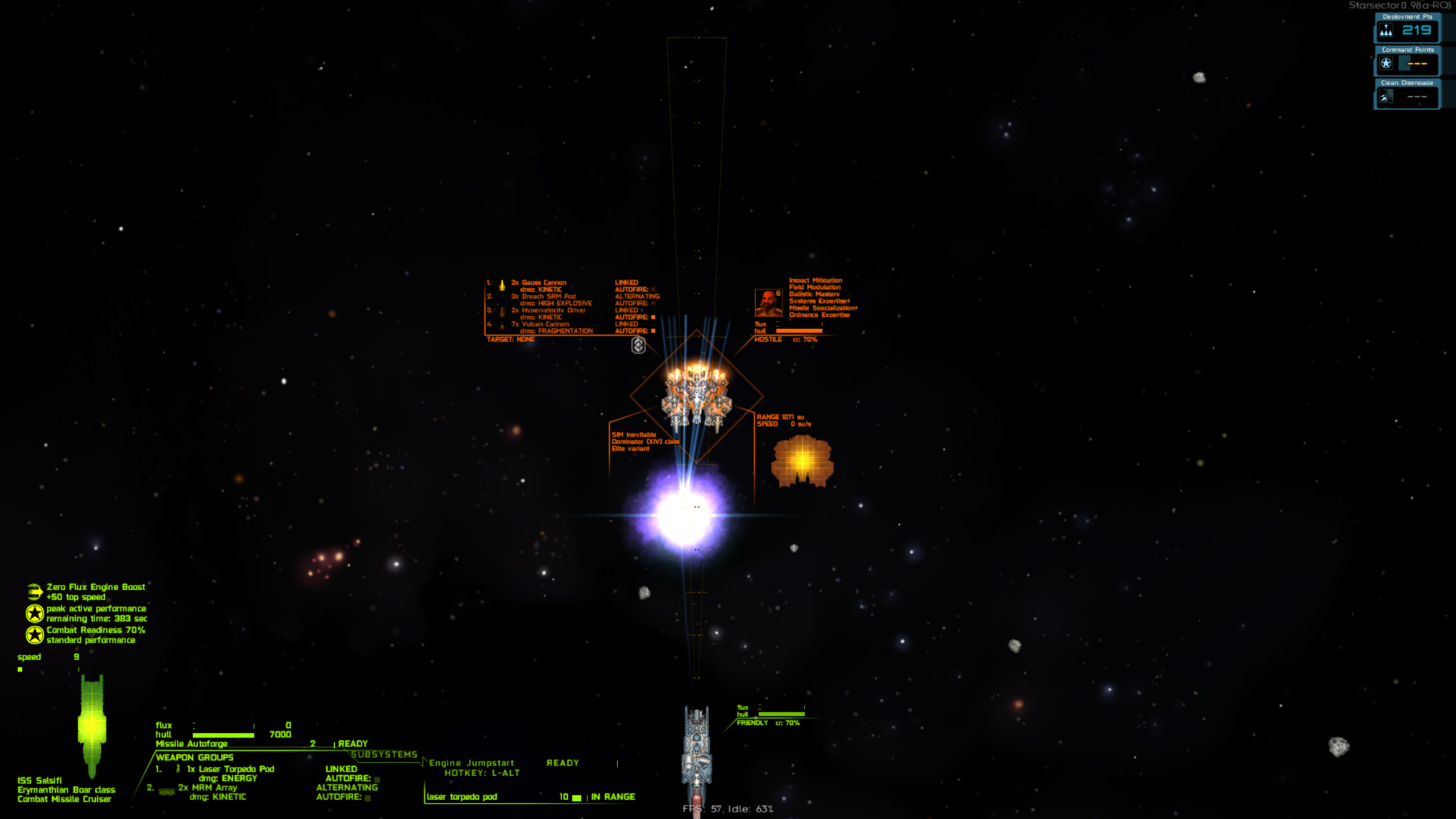The image size is (1456, 819).
Task: Click the Gauss Cannon weapon icon
Action: point(502,287)
